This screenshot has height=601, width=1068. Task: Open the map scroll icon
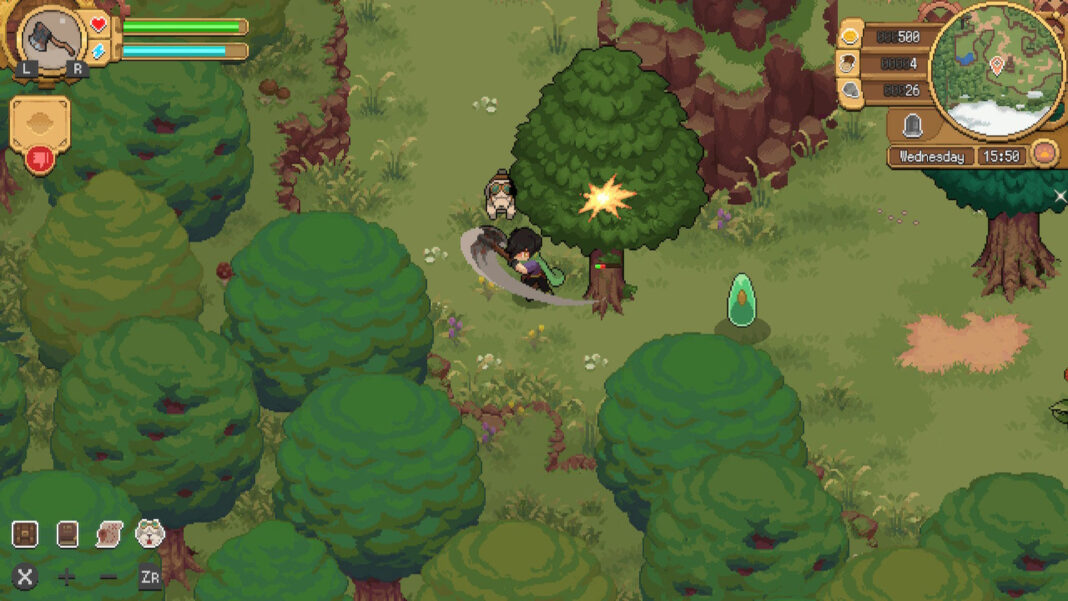pyautogui.click(x=108, y=534)
